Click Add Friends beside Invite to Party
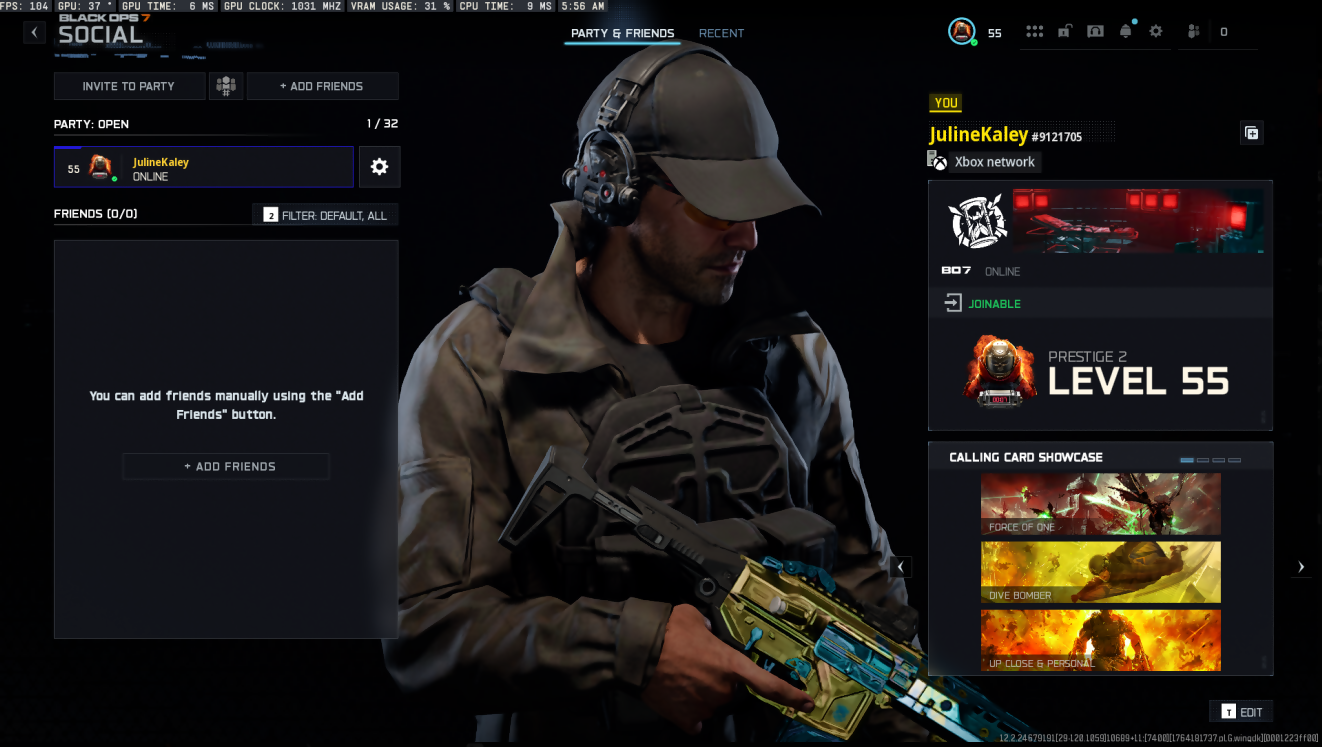The width and height of the screenshot is (1322, 747). [x=322, y=86]
